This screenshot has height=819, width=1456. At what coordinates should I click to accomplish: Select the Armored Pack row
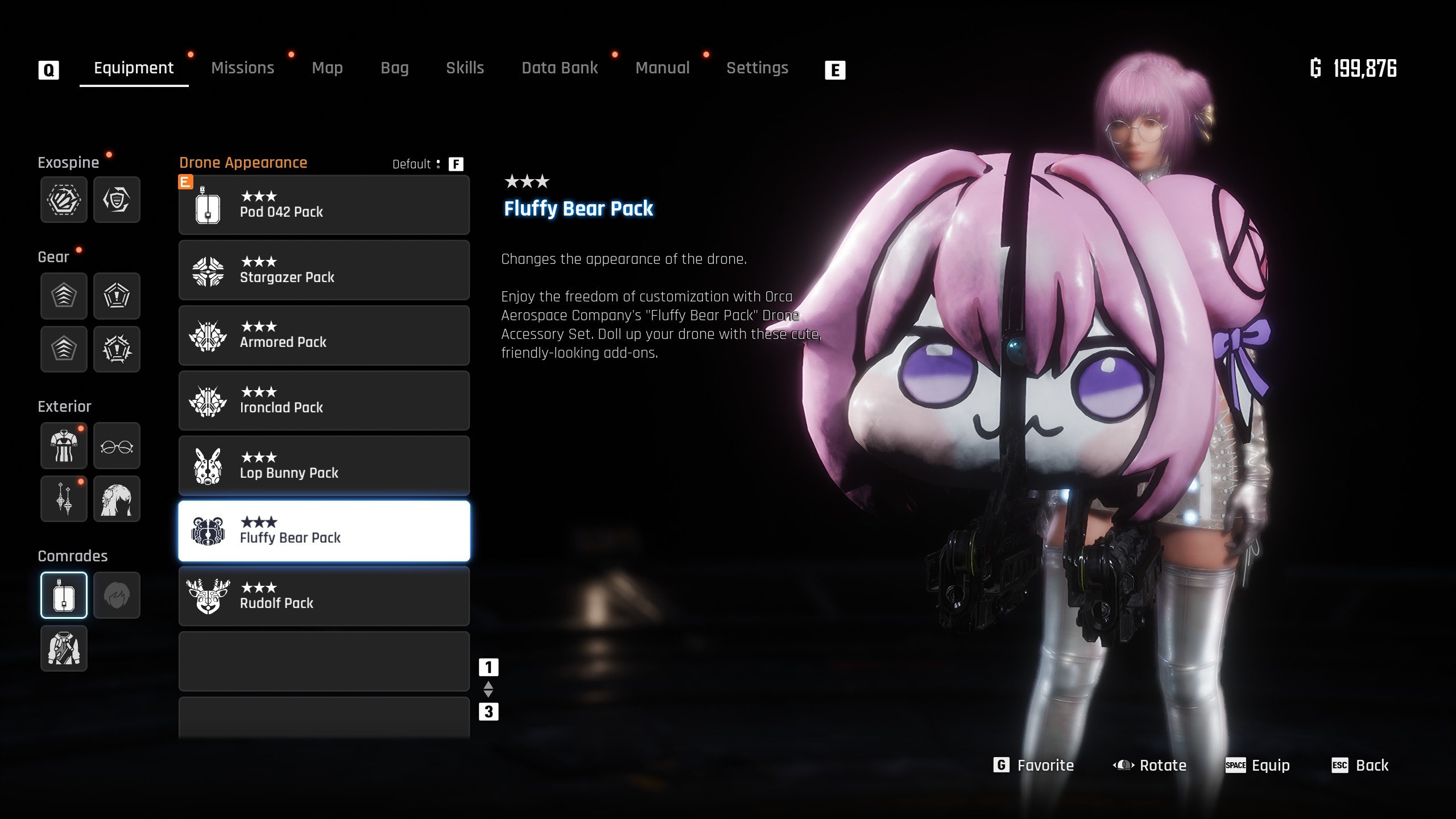[x=324, y=336]
